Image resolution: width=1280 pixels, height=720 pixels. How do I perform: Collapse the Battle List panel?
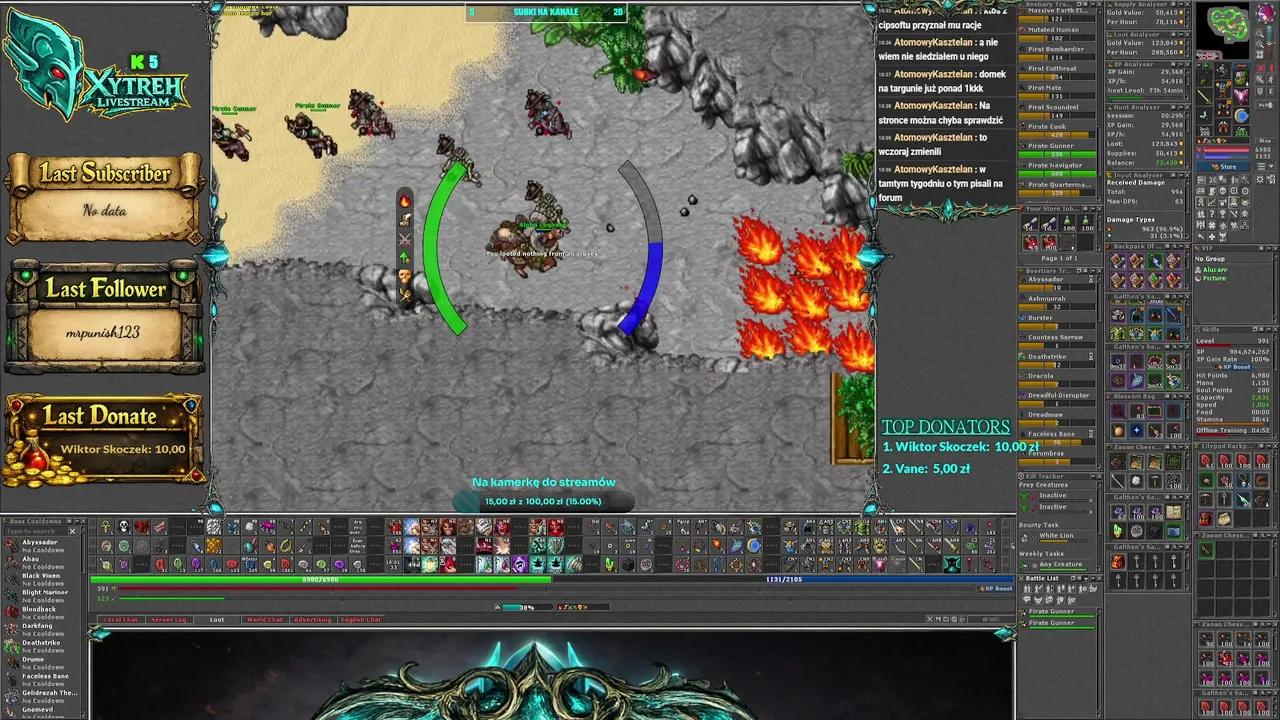tap(1093, 578)
